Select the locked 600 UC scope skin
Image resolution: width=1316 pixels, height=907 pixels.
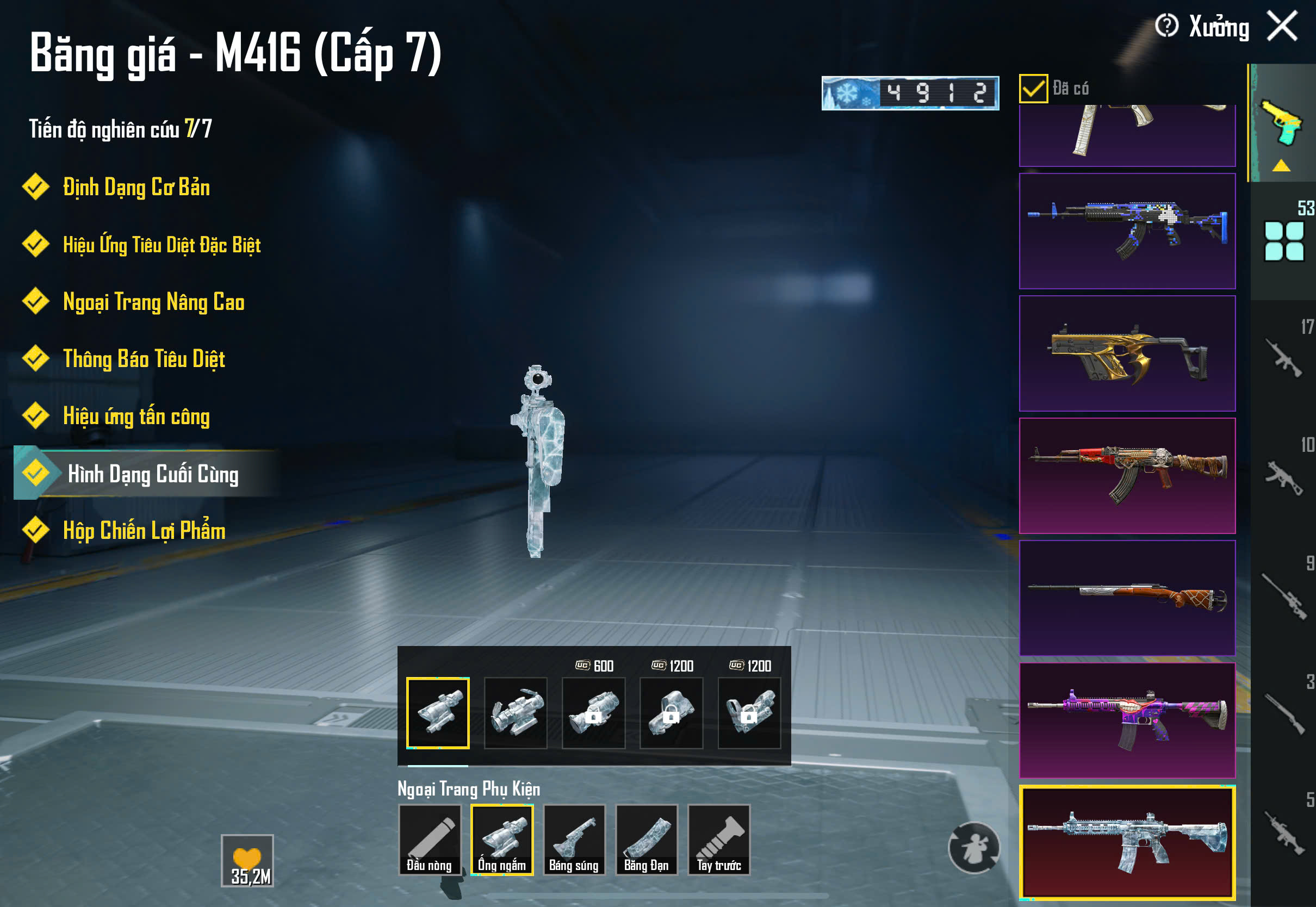pos(593,713)
